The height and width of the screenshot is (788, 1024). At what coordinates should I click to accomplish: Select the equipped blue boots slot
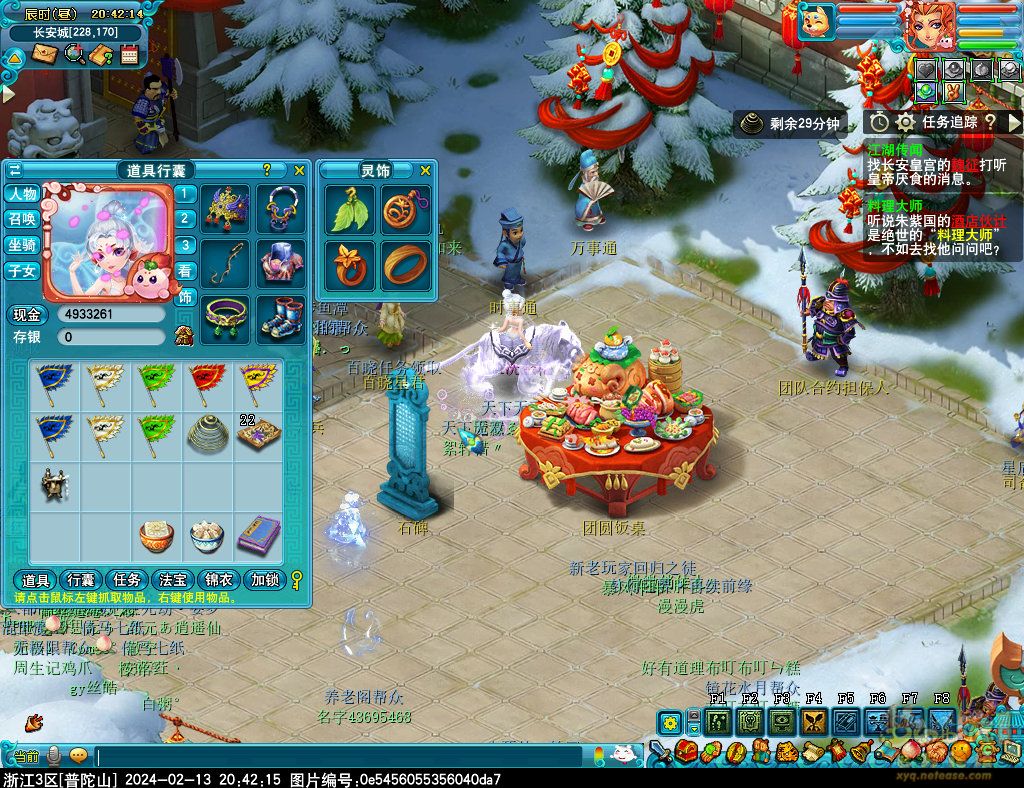point(283,315)
